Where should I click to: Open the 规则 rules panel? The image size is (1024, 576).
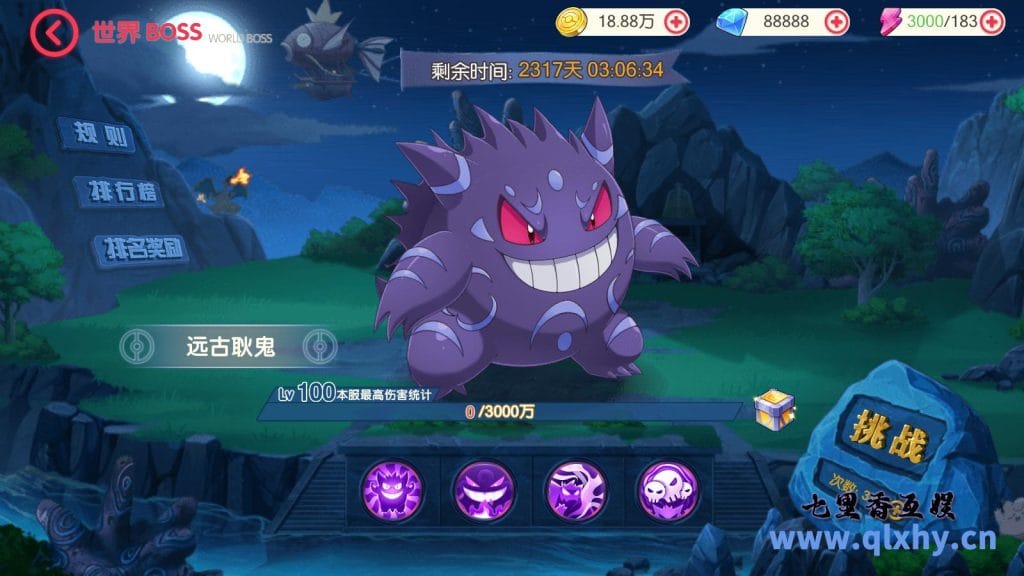point(97,135)
